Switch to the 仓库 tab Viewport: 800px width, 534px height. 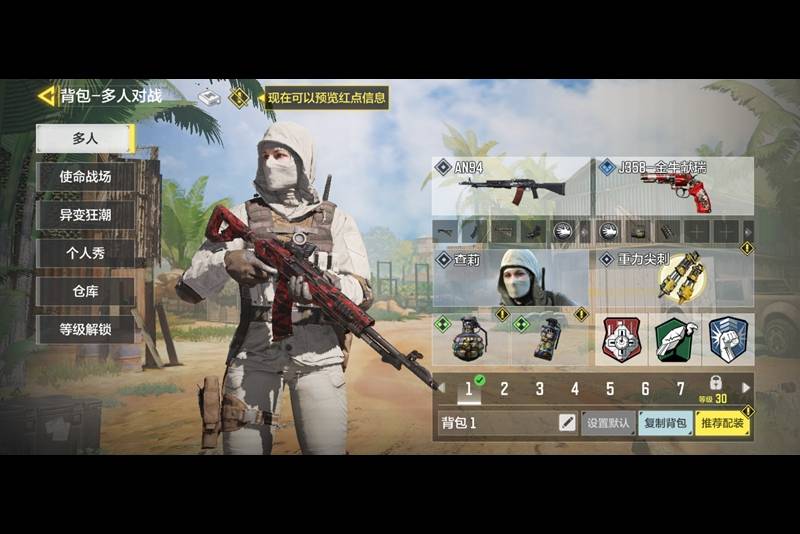tap(85, 291)
